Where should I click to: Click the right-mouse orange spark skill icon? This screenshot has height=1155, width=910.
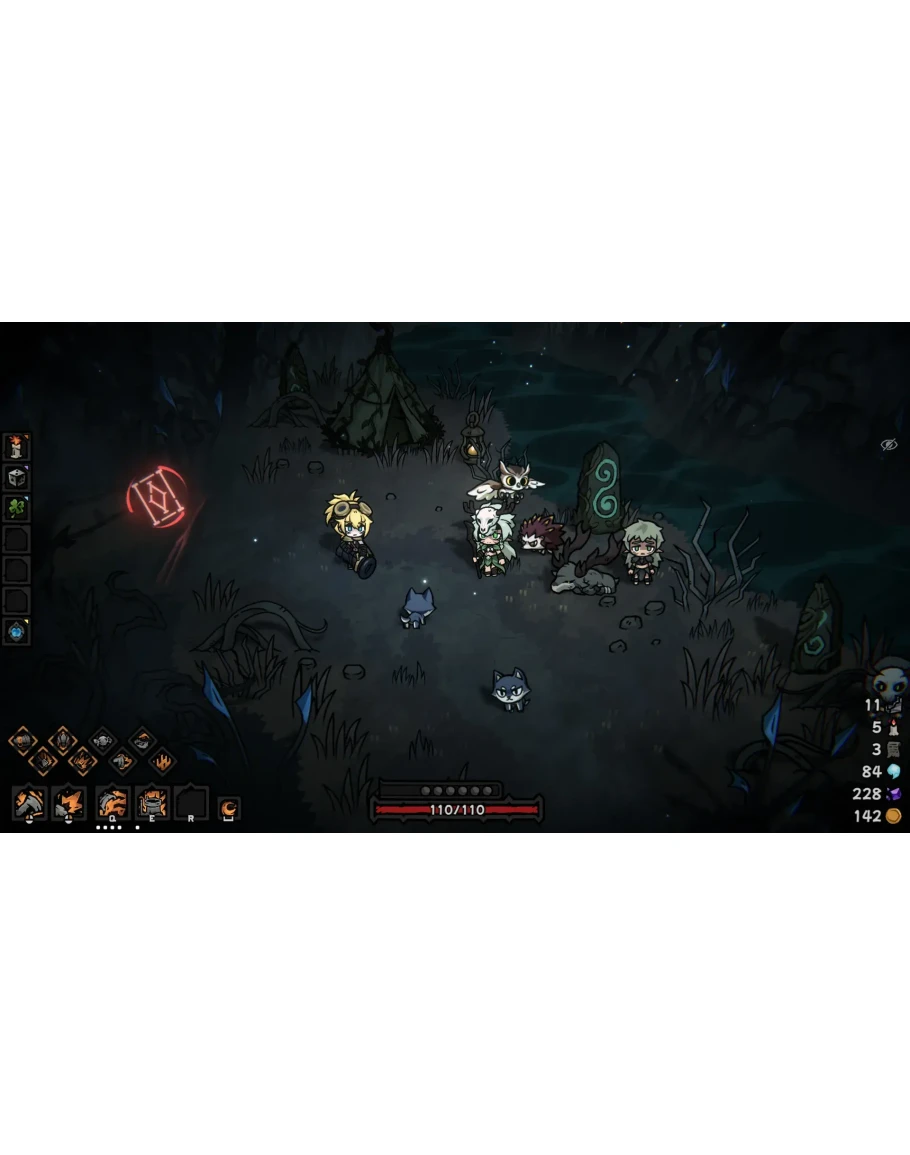tap(69, 803)
